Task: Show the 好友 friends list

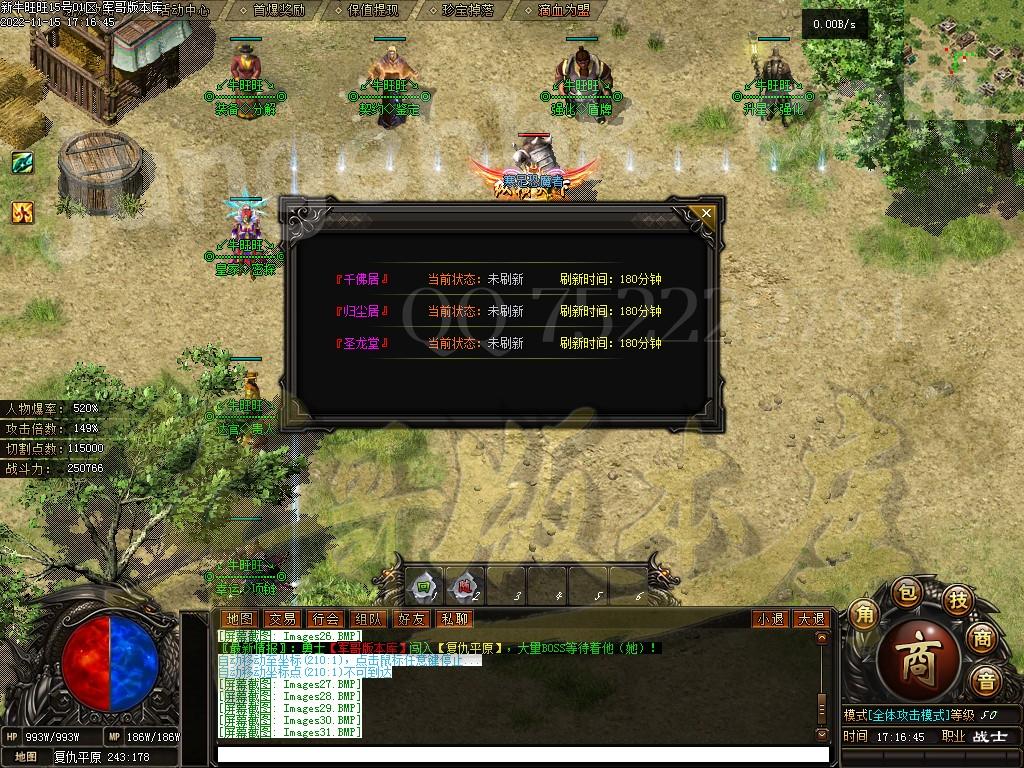Action: click(411, 619)
